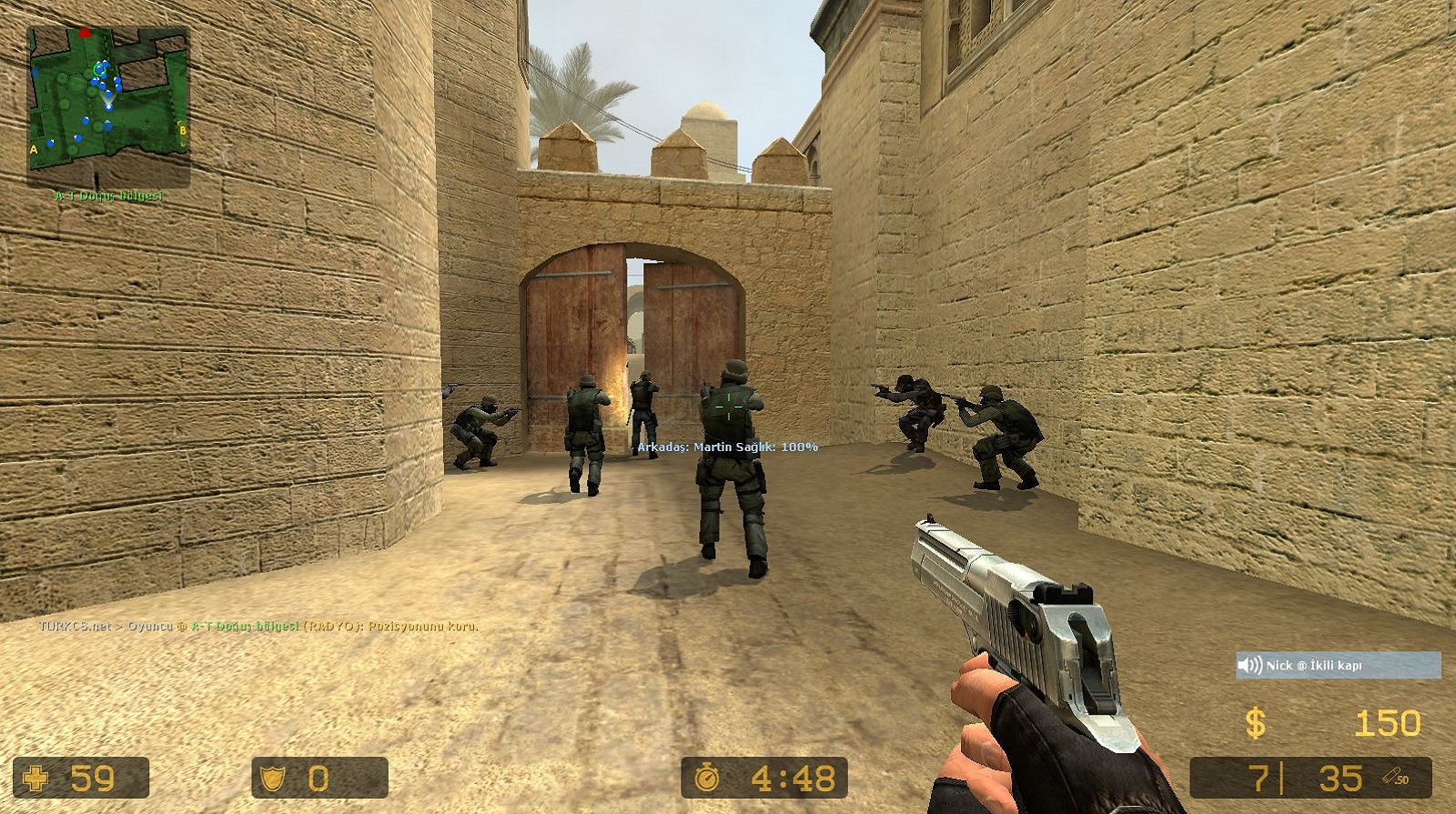Click the radar minimap

coord(108,106)
